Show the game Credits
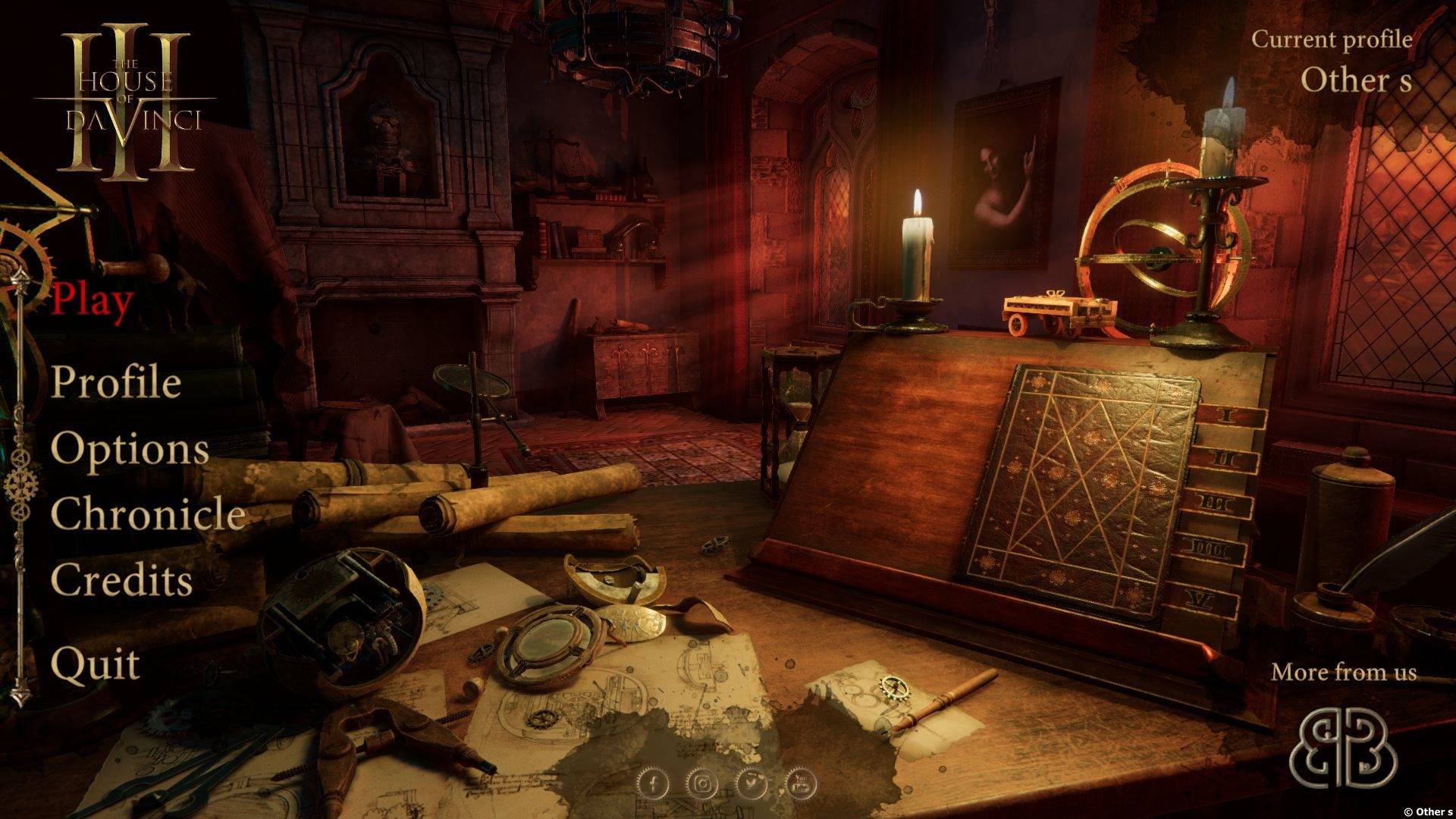This screenshot has width=1456, height=819. click(121, 581)
